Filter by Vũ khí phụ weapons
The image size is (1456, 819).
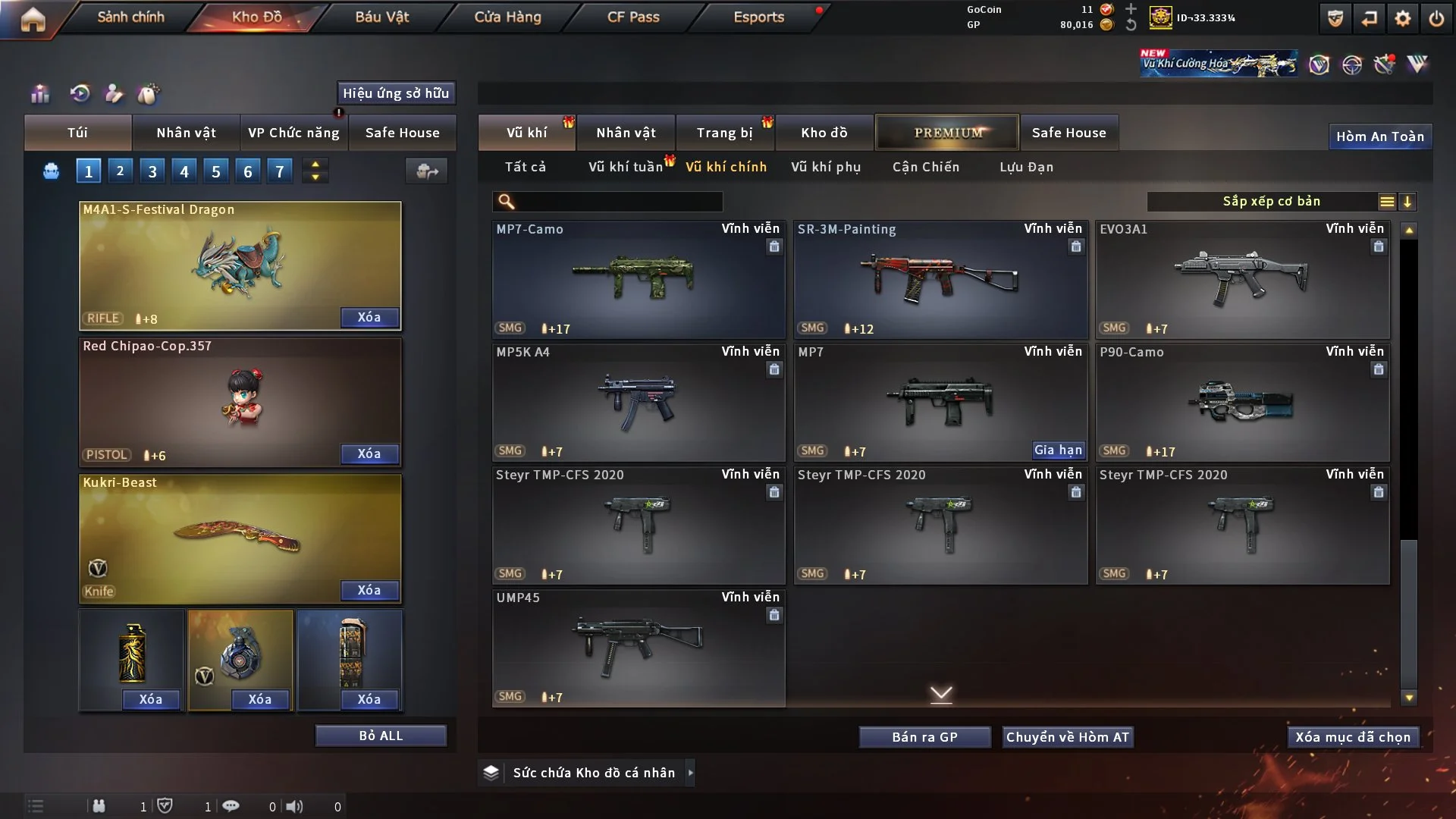(826, 167)
